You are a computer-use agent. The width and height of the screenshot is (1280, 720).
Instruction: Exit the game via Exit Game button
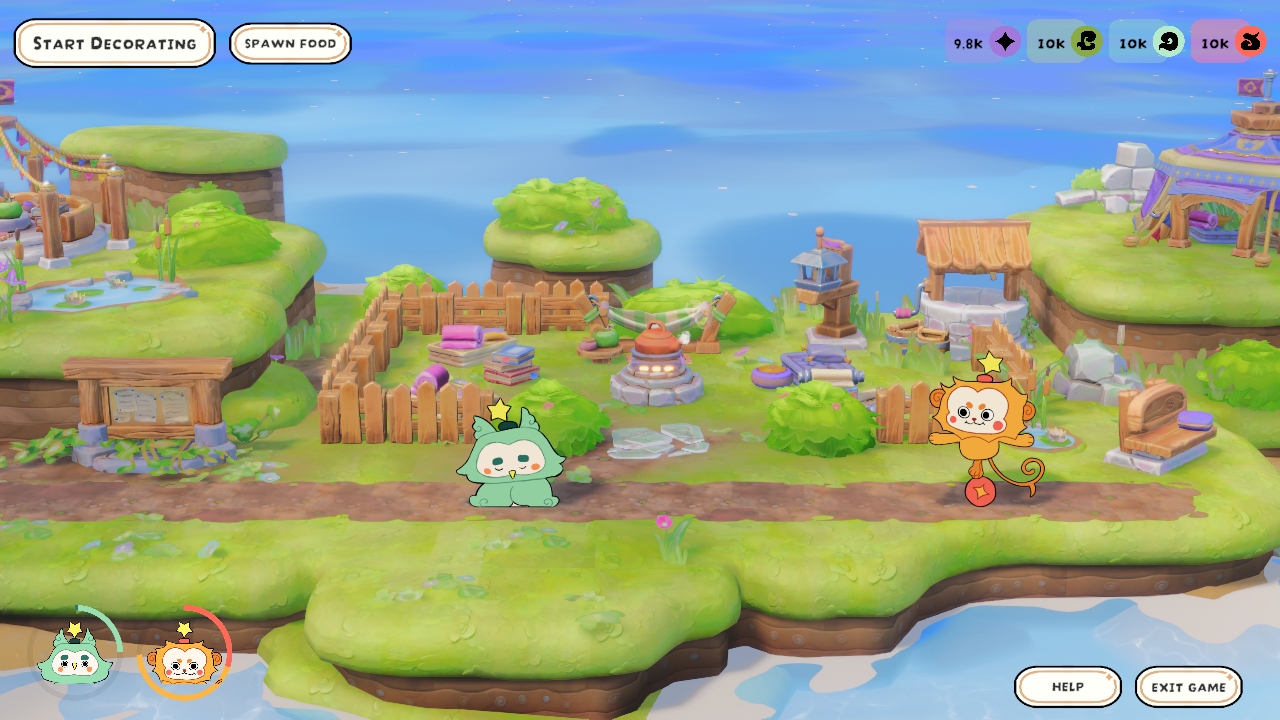(1188, 687)
